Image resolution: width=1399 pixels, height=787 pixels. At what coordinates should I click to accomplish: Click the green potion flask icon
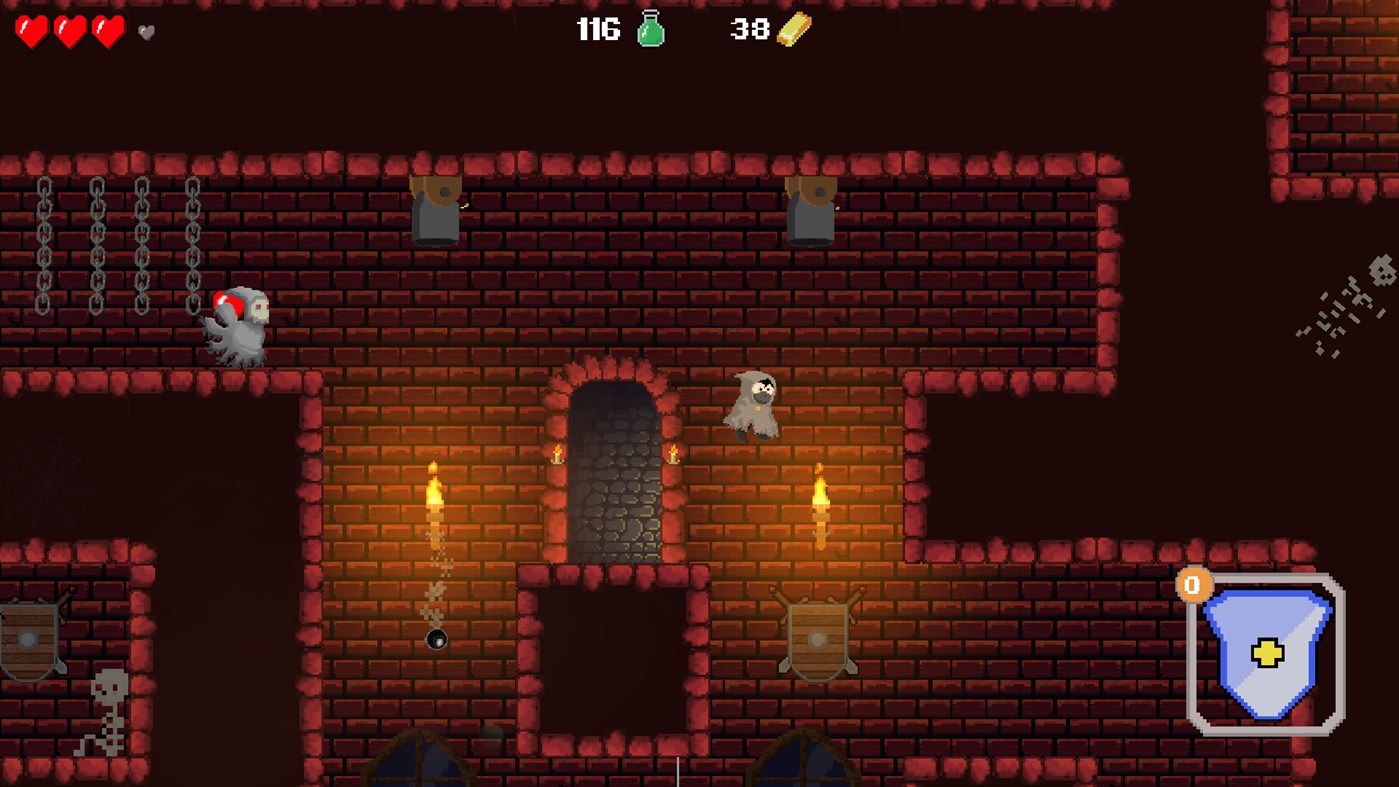650,29
